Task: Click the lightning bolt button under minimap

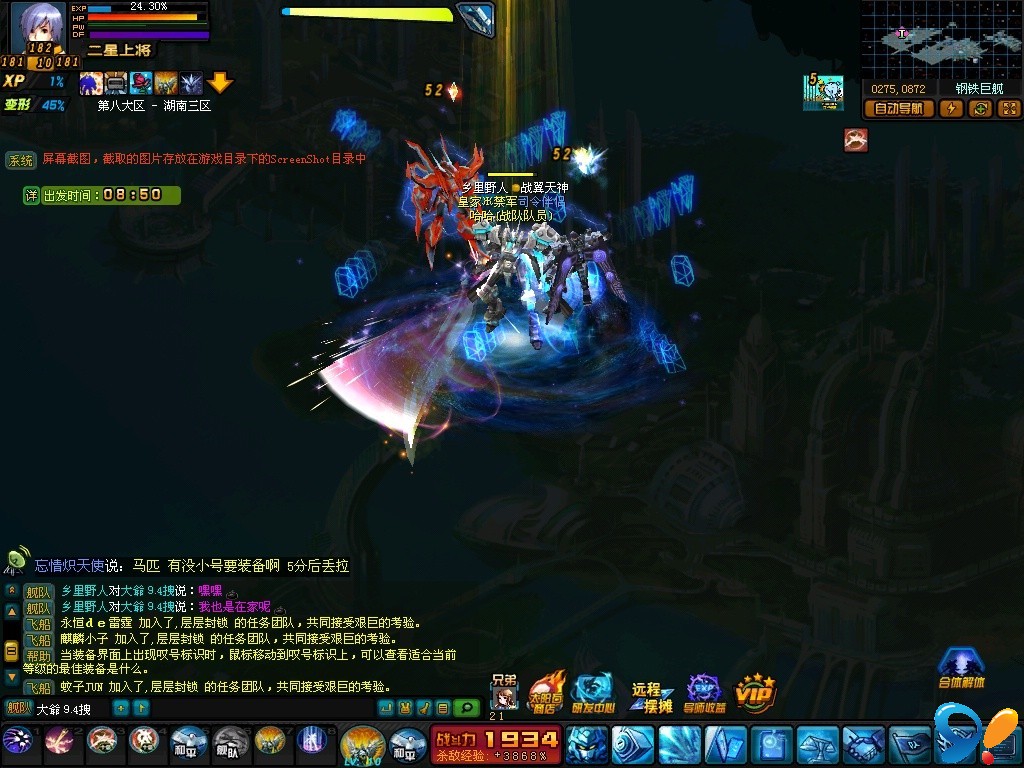Action: coord(951,109)
